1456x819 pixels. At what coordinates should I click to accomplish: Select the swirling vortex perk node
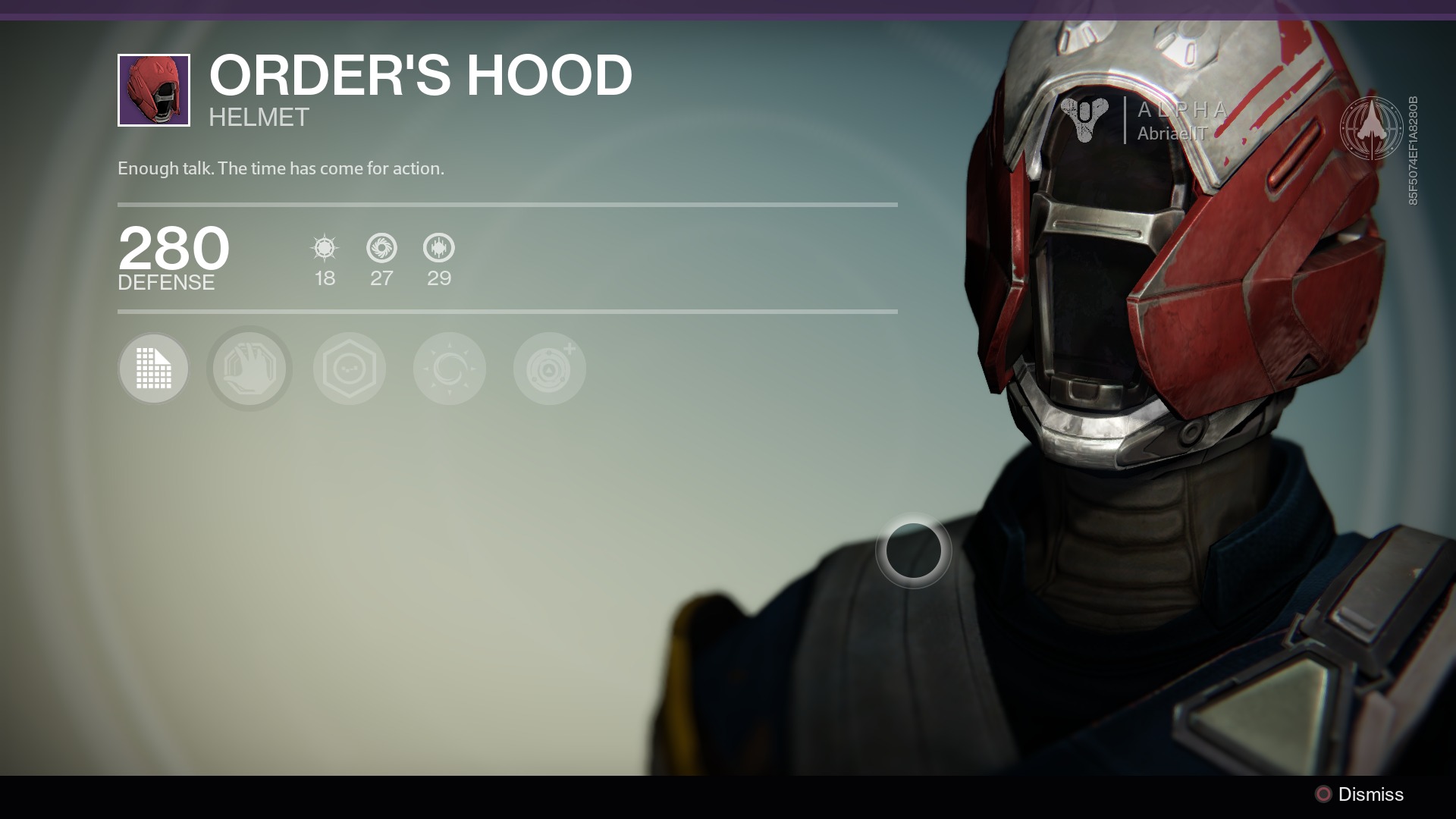450,369
